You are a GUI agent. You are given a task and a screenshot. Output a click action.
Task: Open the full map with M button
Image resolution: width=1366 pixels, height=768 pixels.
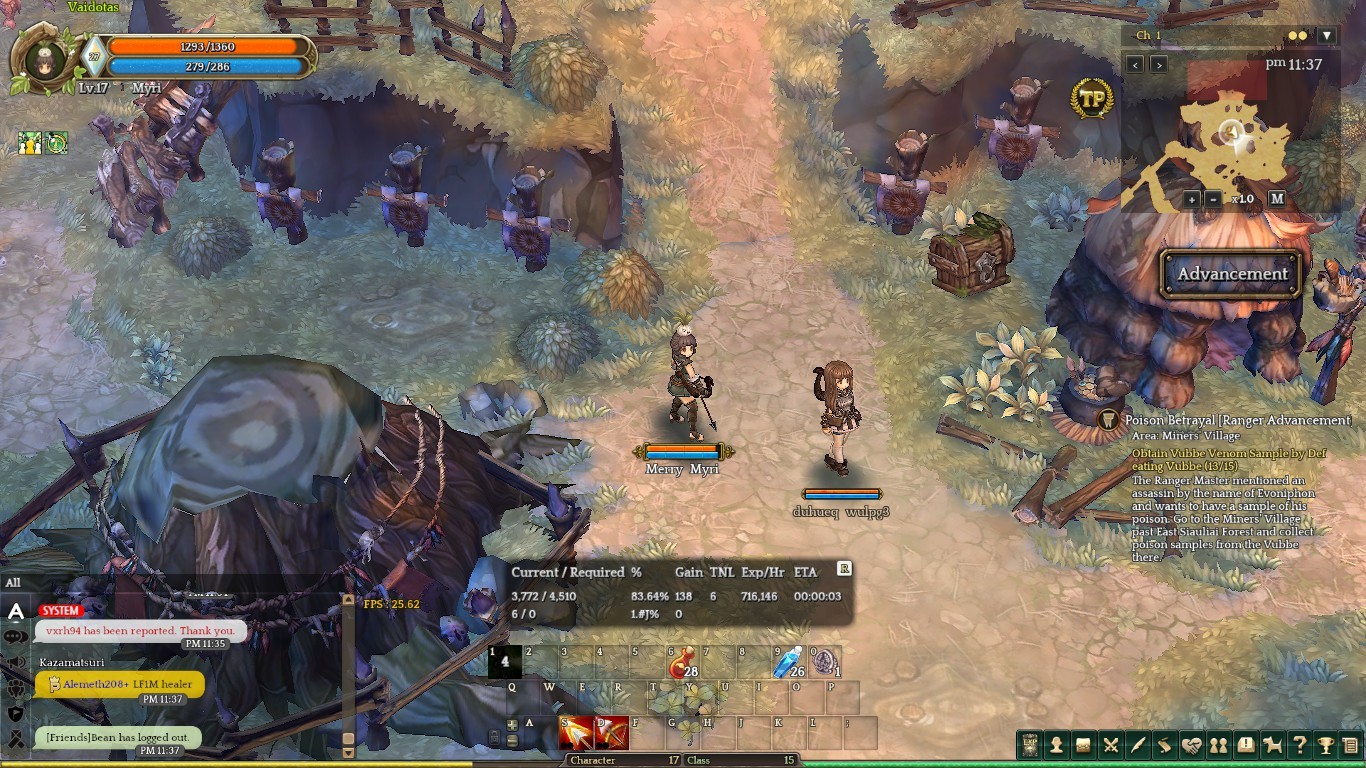[1277, 199]
